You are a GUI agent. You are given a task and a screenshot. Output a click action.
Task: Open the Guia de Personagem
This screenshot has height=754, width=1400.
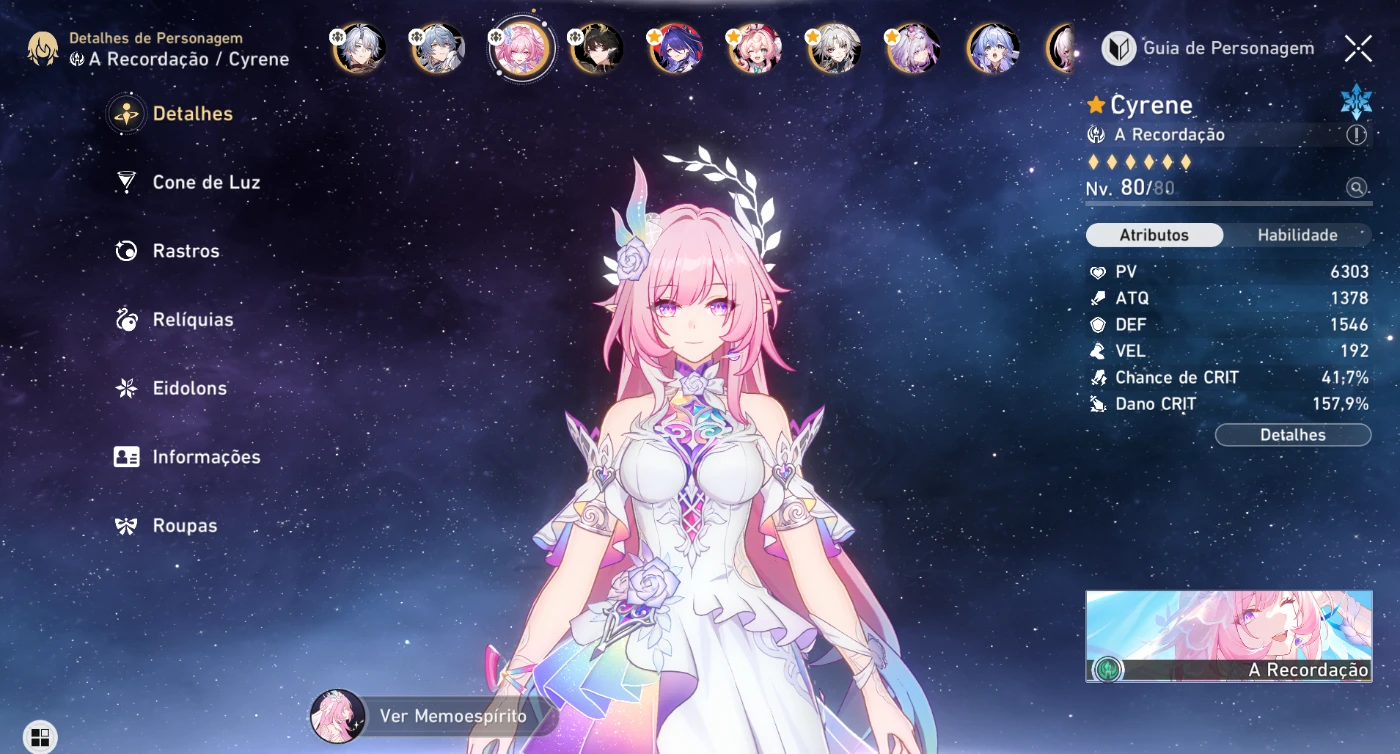(1208, 48)
